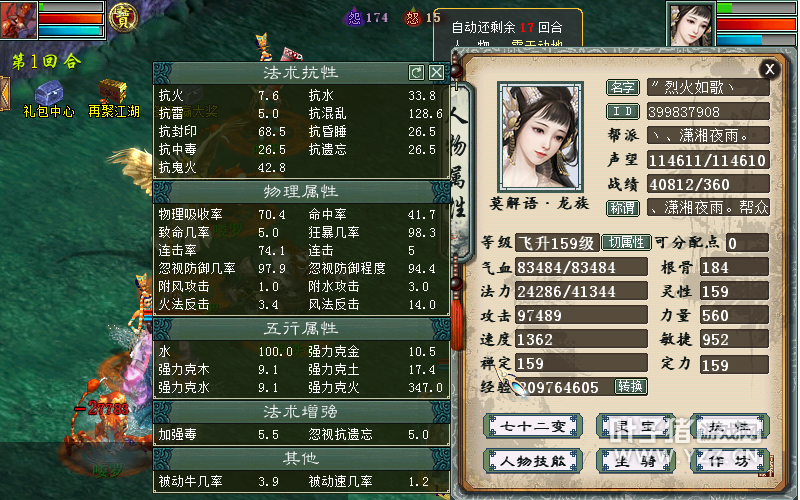Open the 礼包中心 gift center chest
800x500 pixels.
tap(48, 92)
